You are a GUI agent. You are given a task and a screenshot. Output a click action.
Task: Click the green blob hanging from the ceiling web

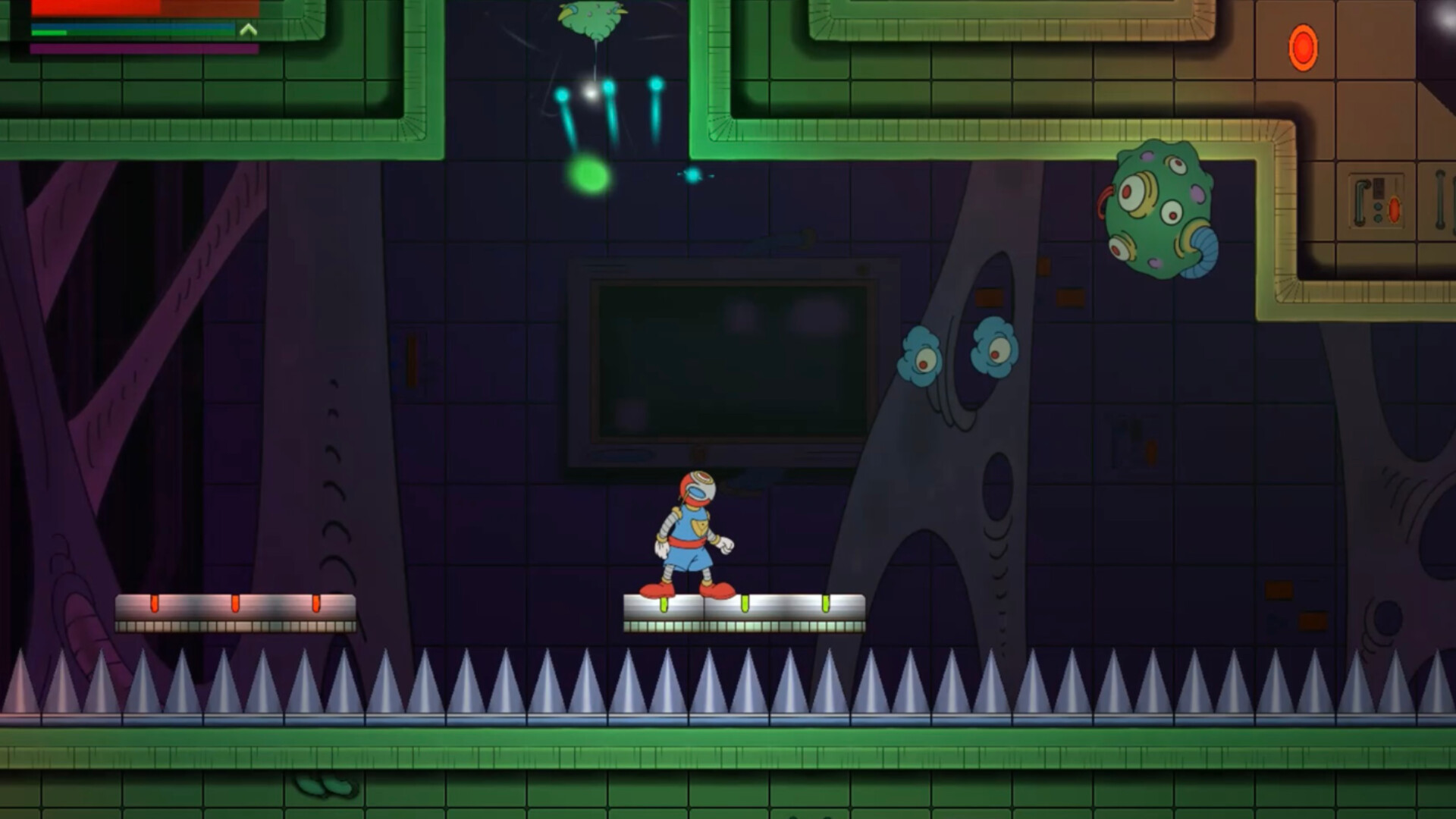591,19
